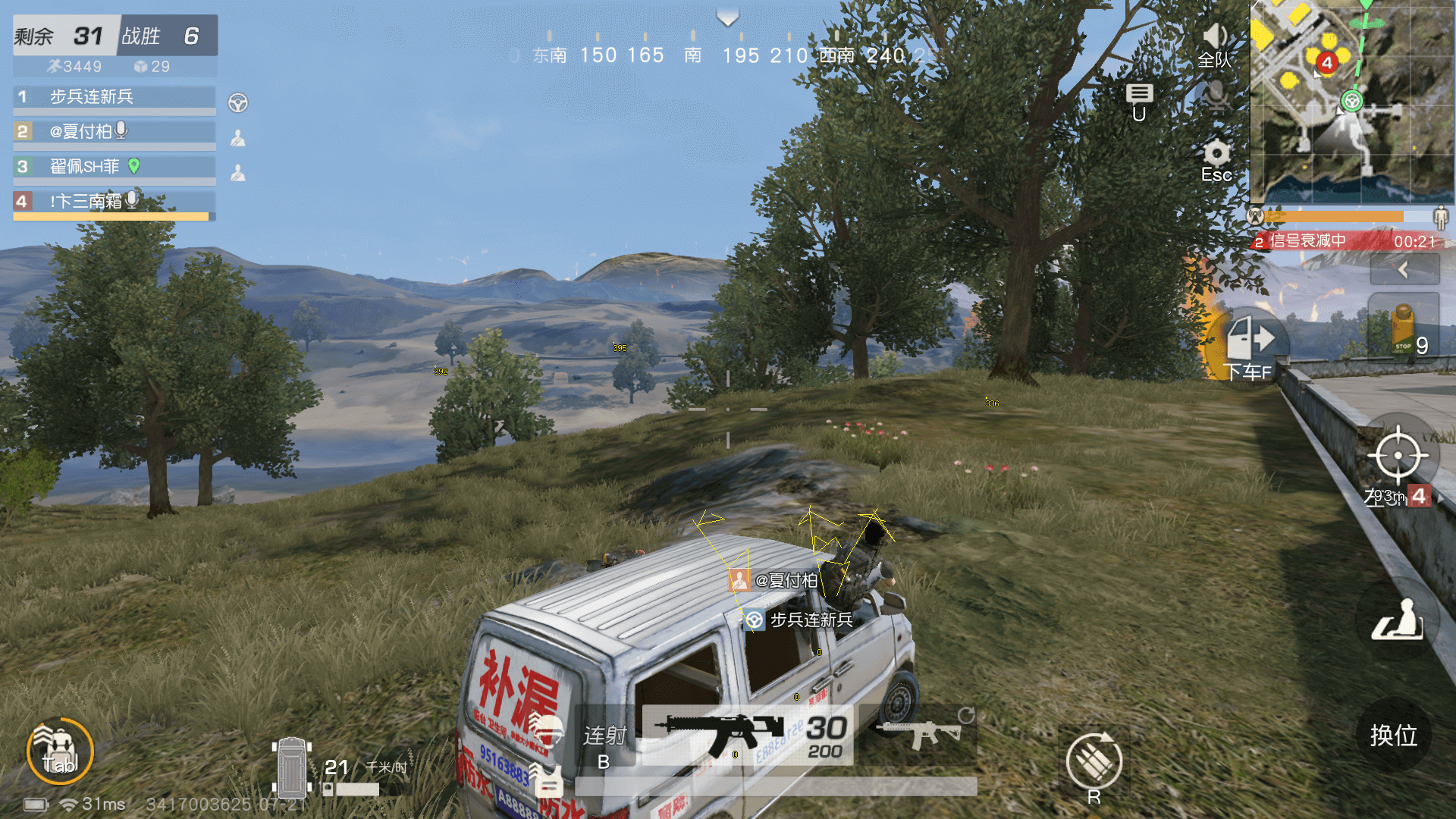
Task: Switch seats with 换位 button
Action: click(x=1394, y=734)
